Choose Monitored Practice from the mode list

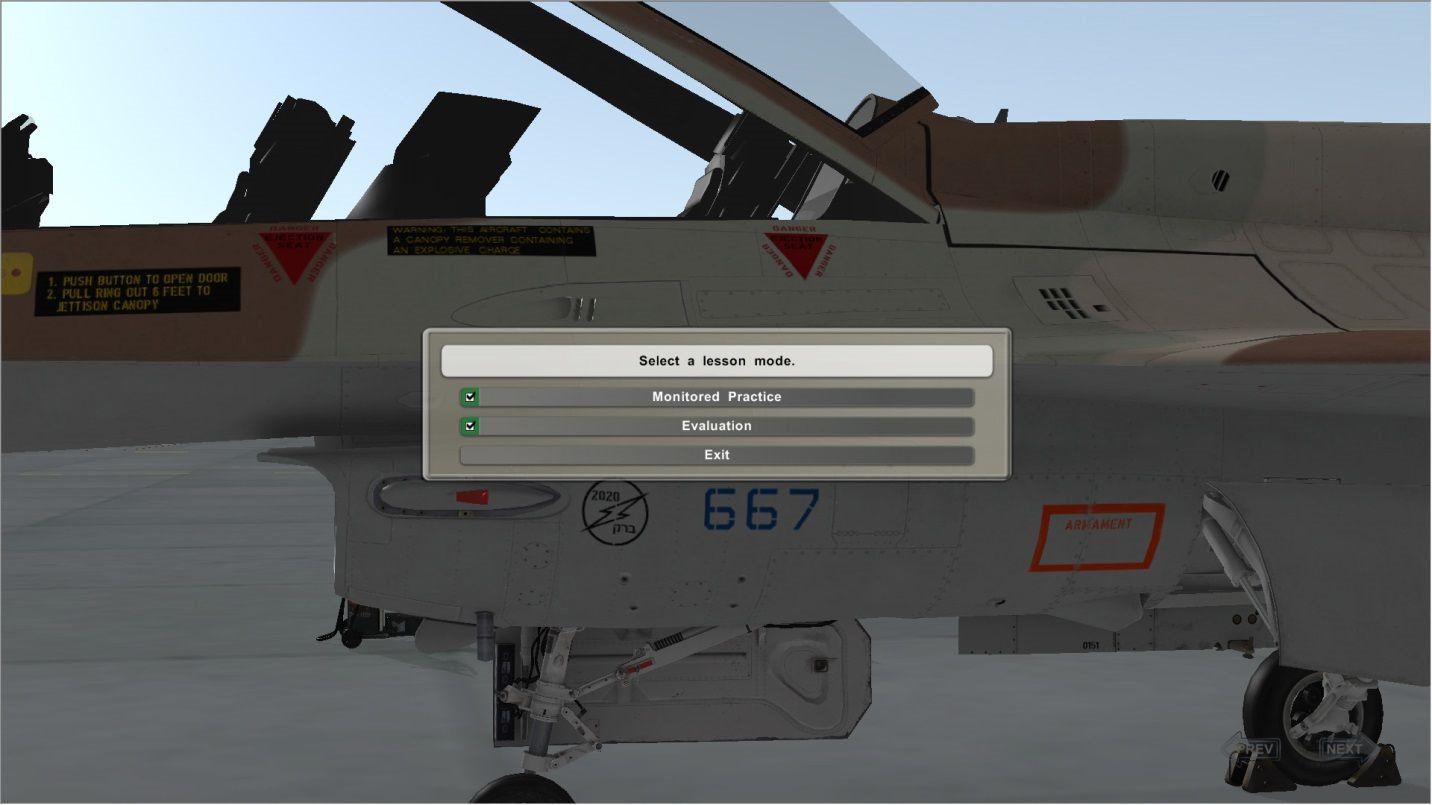point(716,396)
